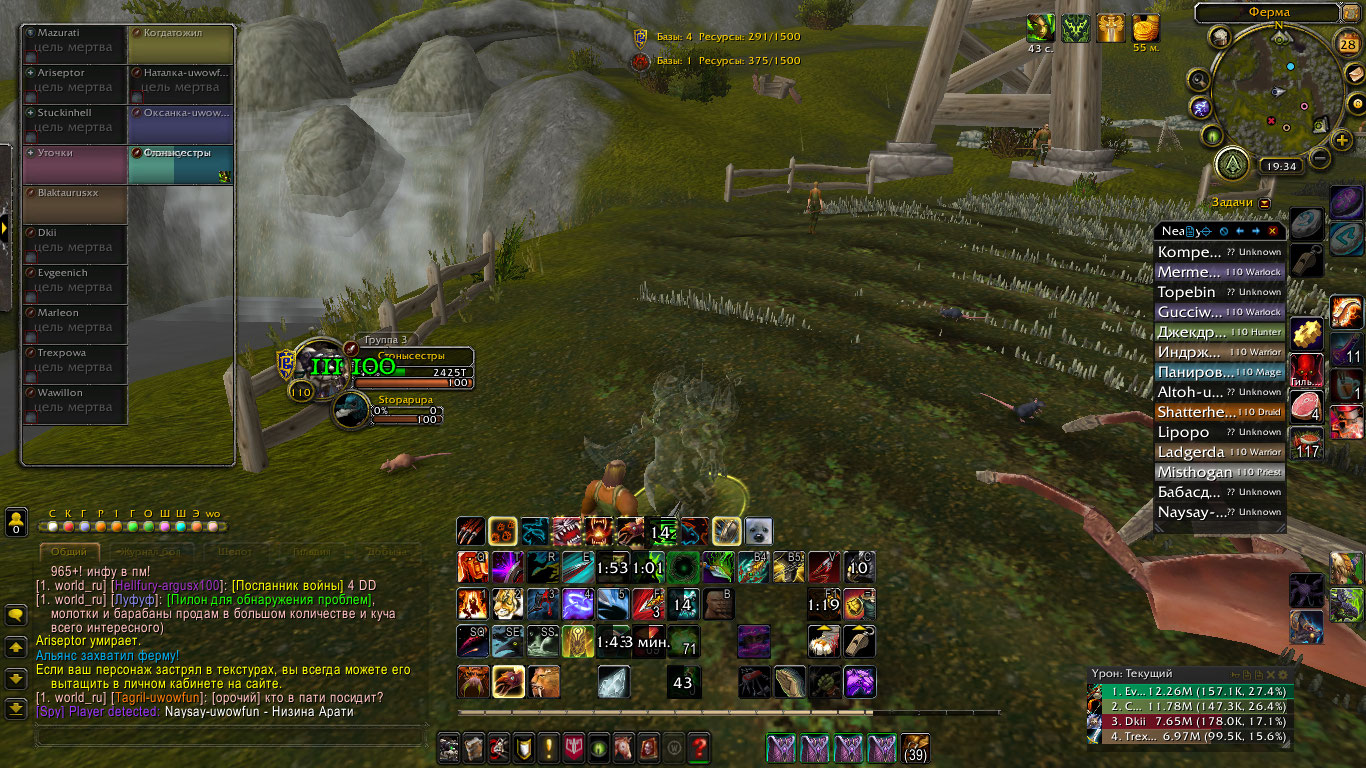The width and height of the screenshot is (1366, 768).
Task: Select Dkii row in damage meter
Action: 1188,721
